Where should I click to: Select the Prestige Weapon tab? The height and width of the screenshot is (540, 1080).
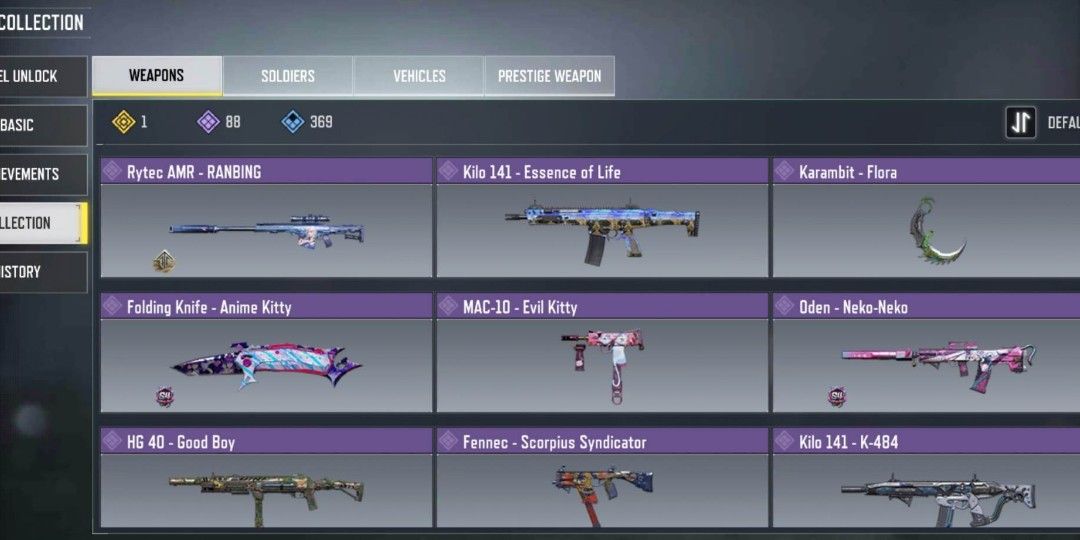click(x=549, y=76)
